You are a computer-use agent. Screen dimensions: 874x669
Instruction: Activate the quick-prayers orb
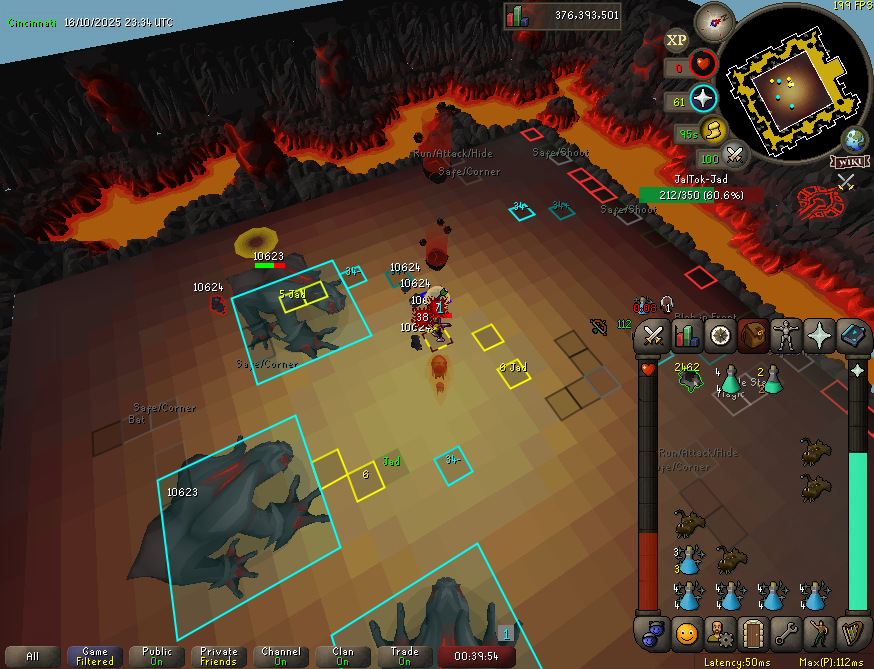pyautogui.click(x=703, y=98)
